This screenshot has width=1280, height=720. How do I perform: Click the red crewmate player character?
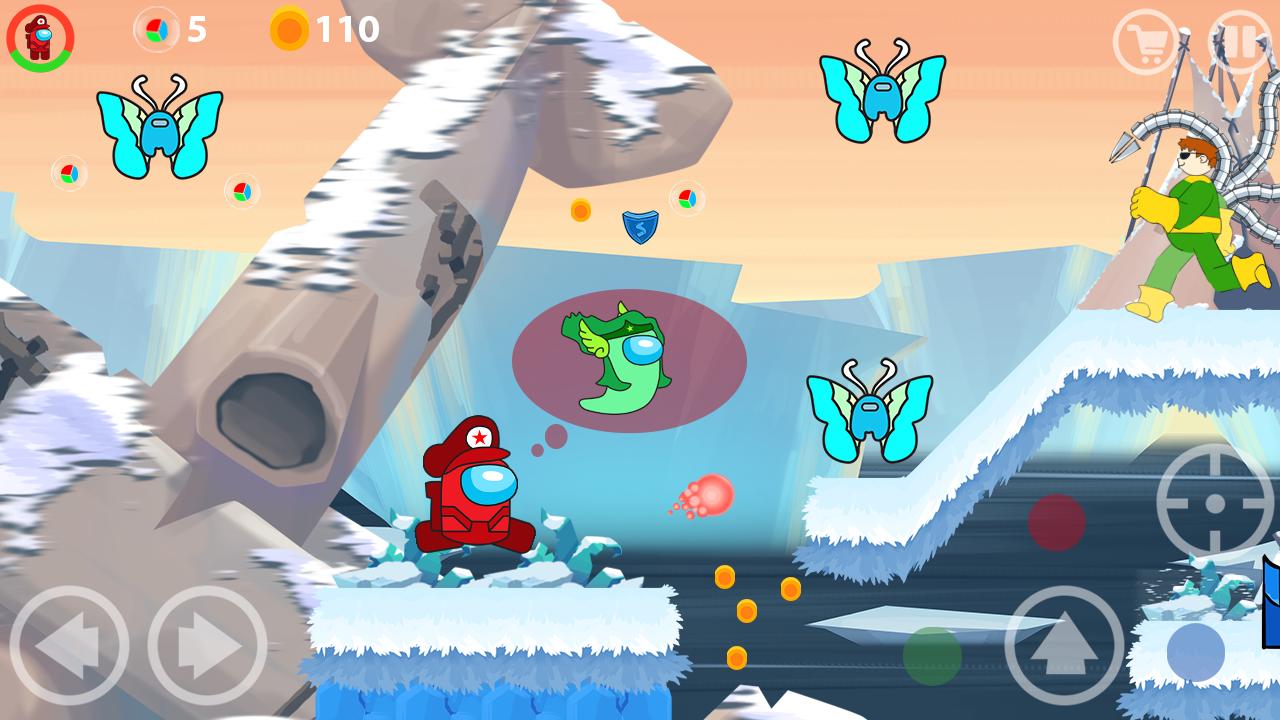(x=478, y=495)
